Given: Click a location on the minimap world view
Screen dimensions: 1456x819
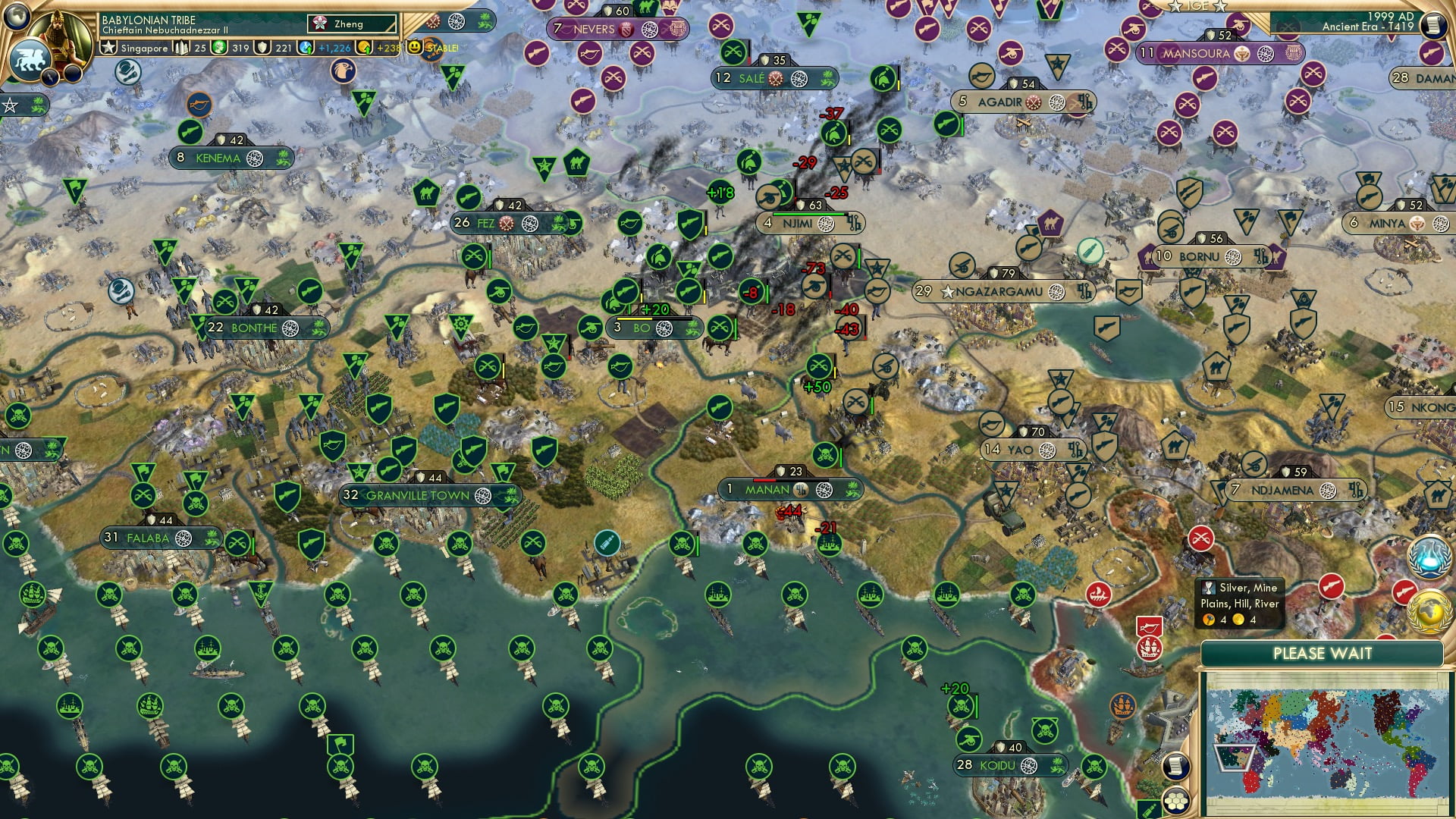Looking at the screenshot, I should pos(1327,728).
